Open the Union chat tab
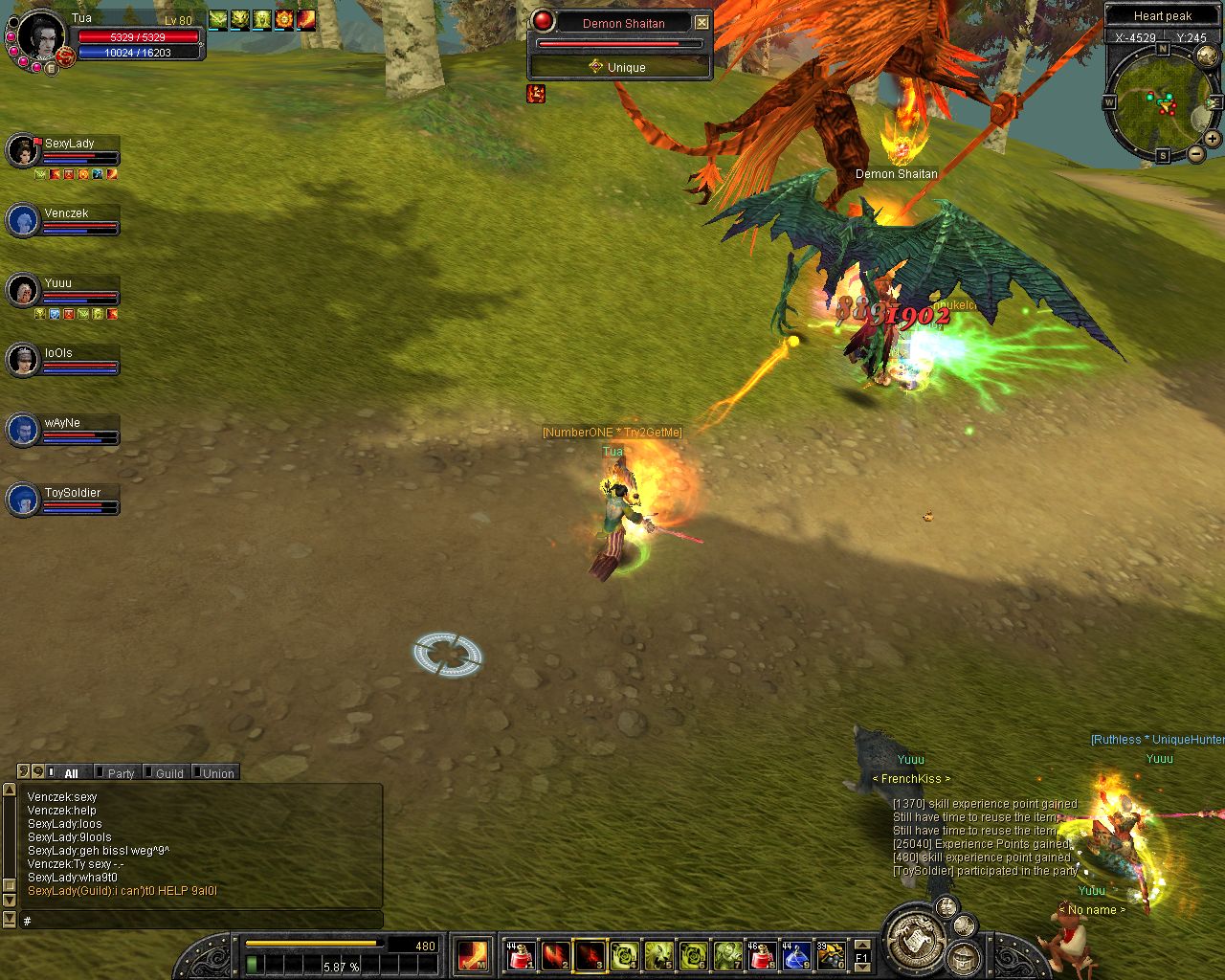The width and height of the screenshot is (1225, 980). click(x=217, y=773)
